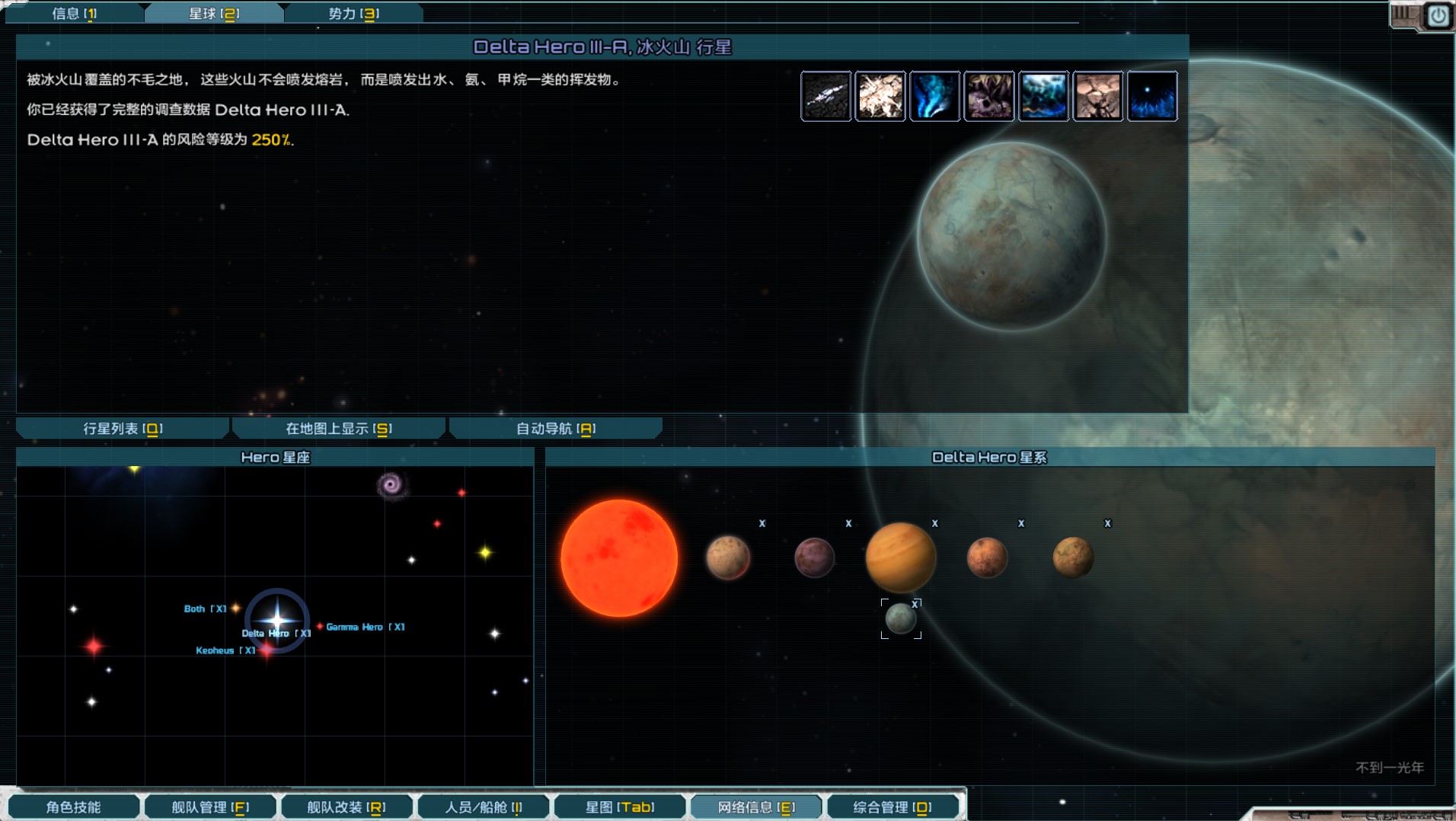Click the power icon in top corner
Screen dimensions: 1456x821
point(1438,16)
